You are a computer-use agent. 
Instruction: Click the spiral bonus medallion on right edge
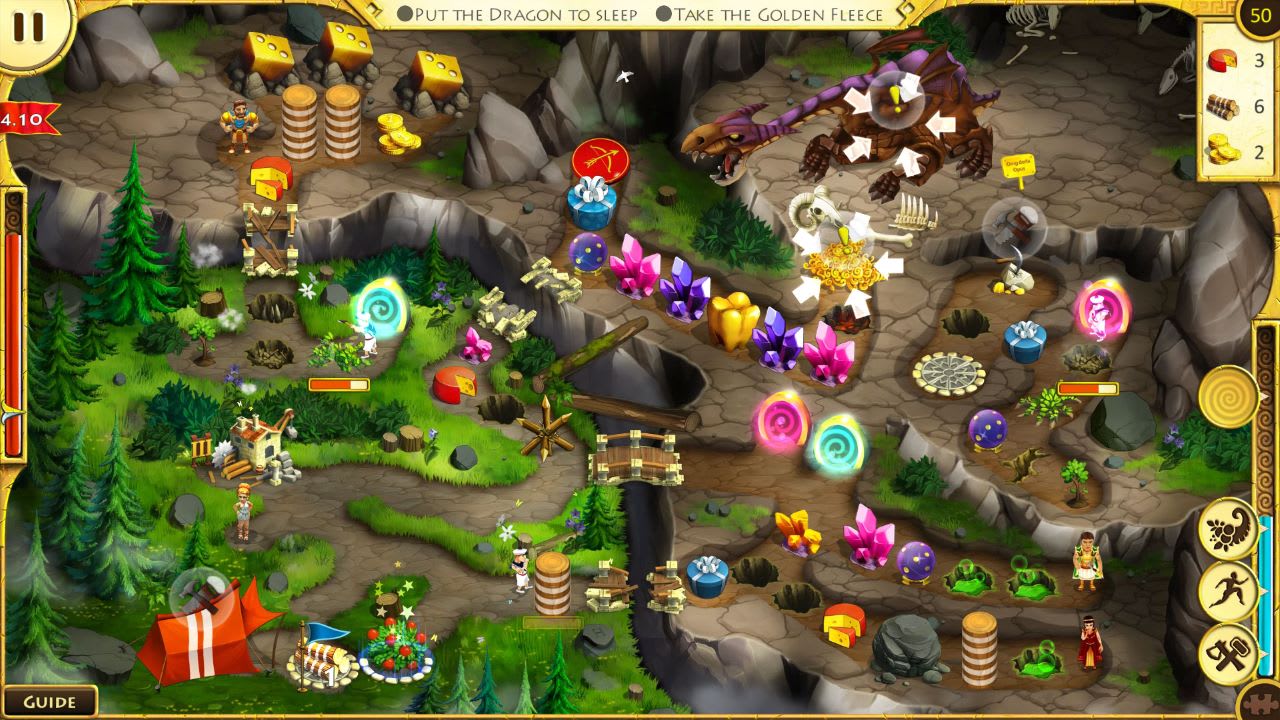(1230, 395)
